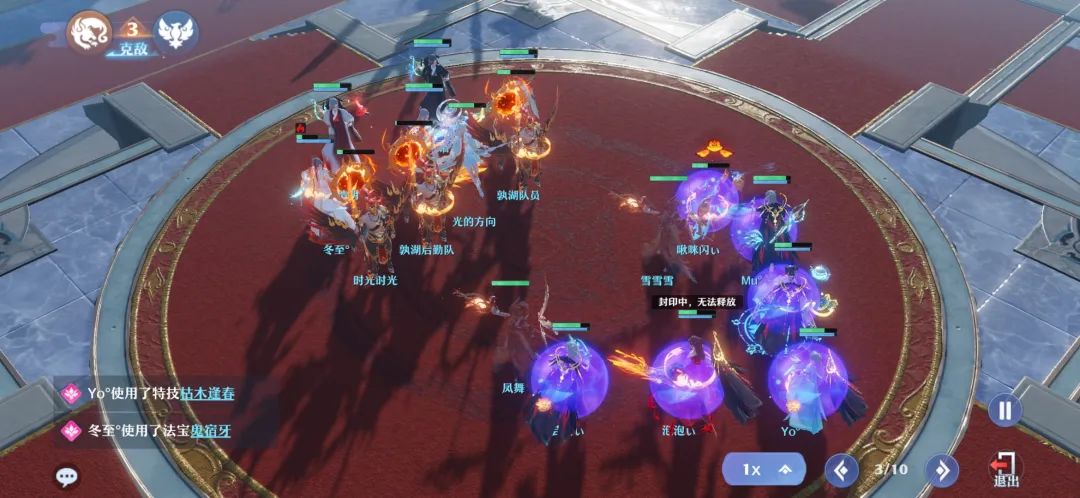This screenshot has height=498, width=1080.
Task: Open the chat speech bubble
Action: 66,476
